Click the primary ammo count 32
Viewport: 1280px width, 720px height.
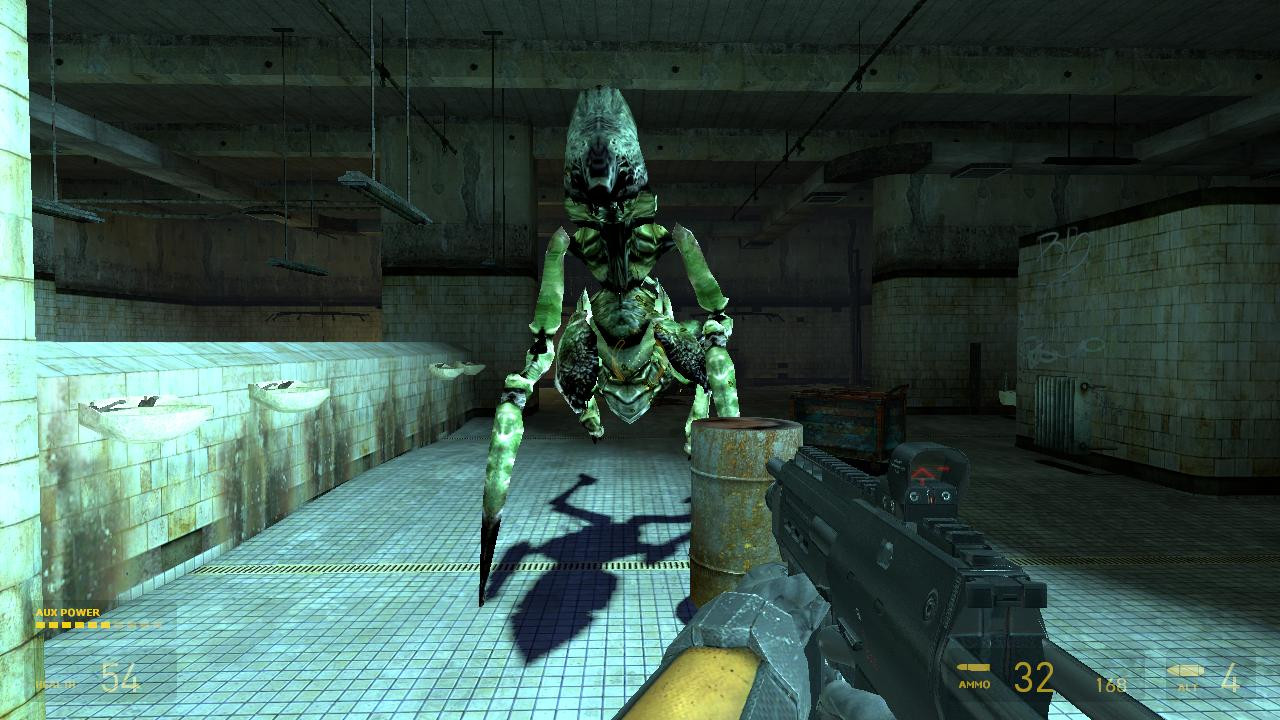pos(1032,678)
